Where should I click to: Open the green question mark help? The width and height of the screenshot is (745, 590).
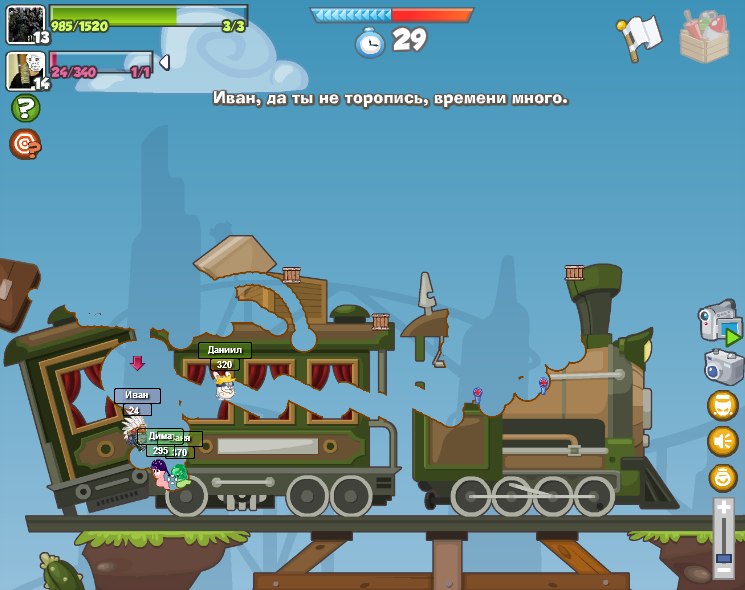pos(25,108)
